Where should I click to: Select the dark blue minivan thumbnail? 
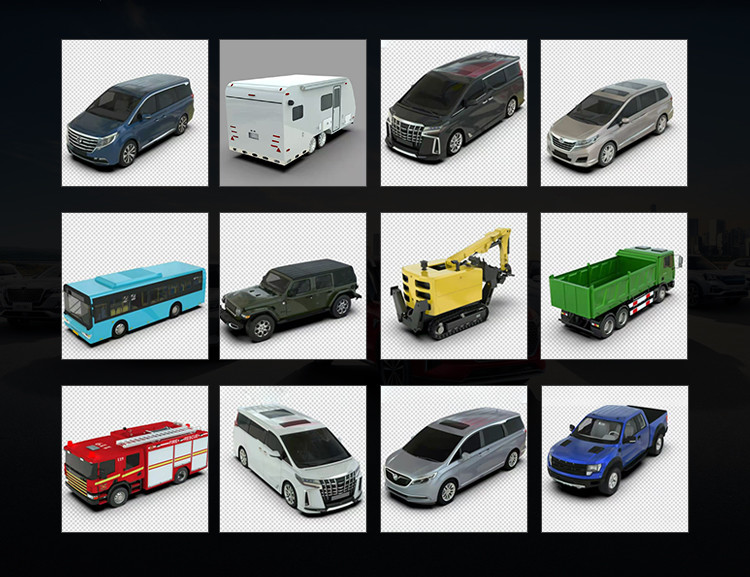[x=134, y=113]
